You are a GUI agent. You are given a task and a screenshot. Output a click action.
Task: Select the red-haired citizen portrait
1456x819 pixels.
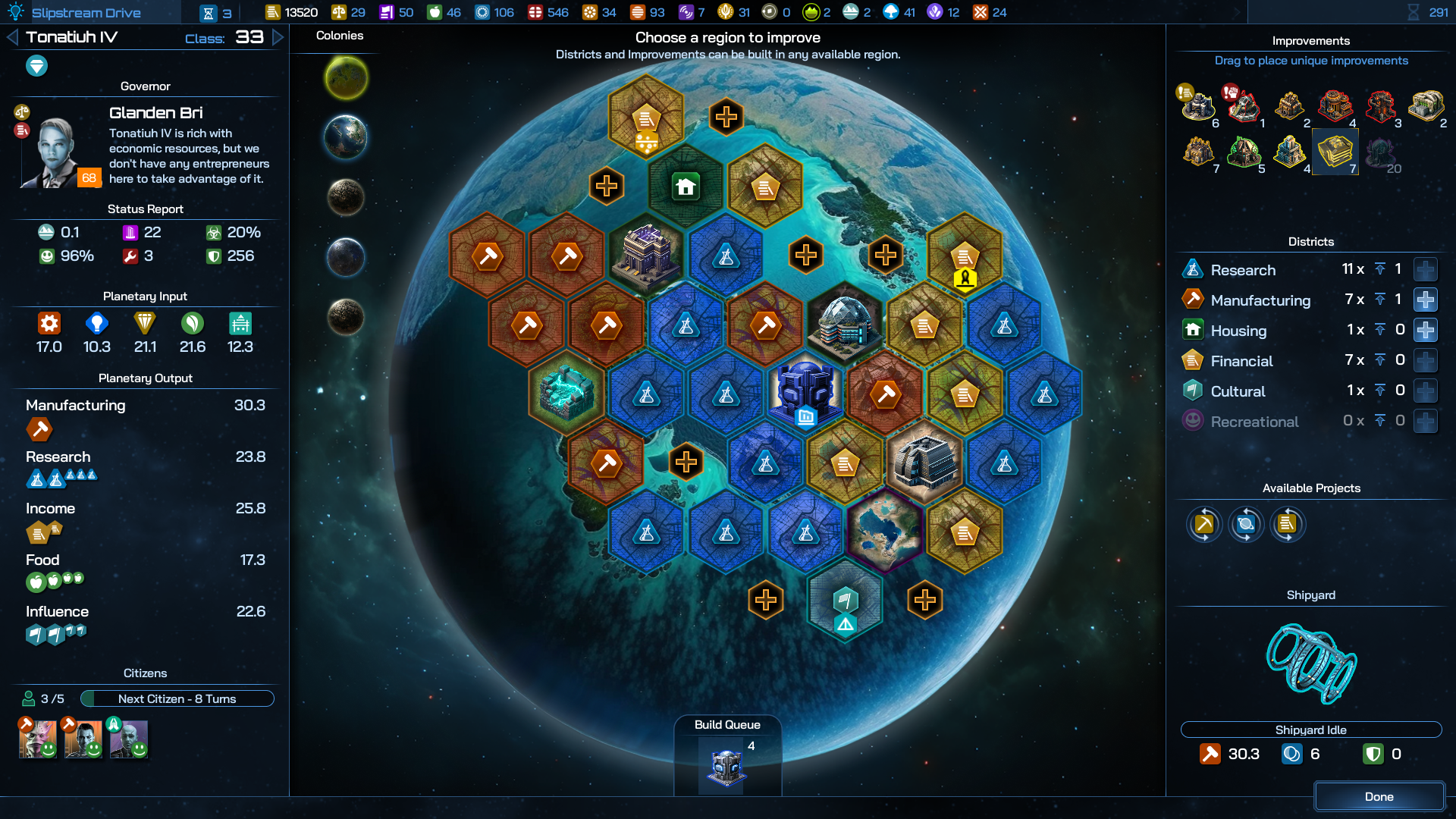point(38,739)
